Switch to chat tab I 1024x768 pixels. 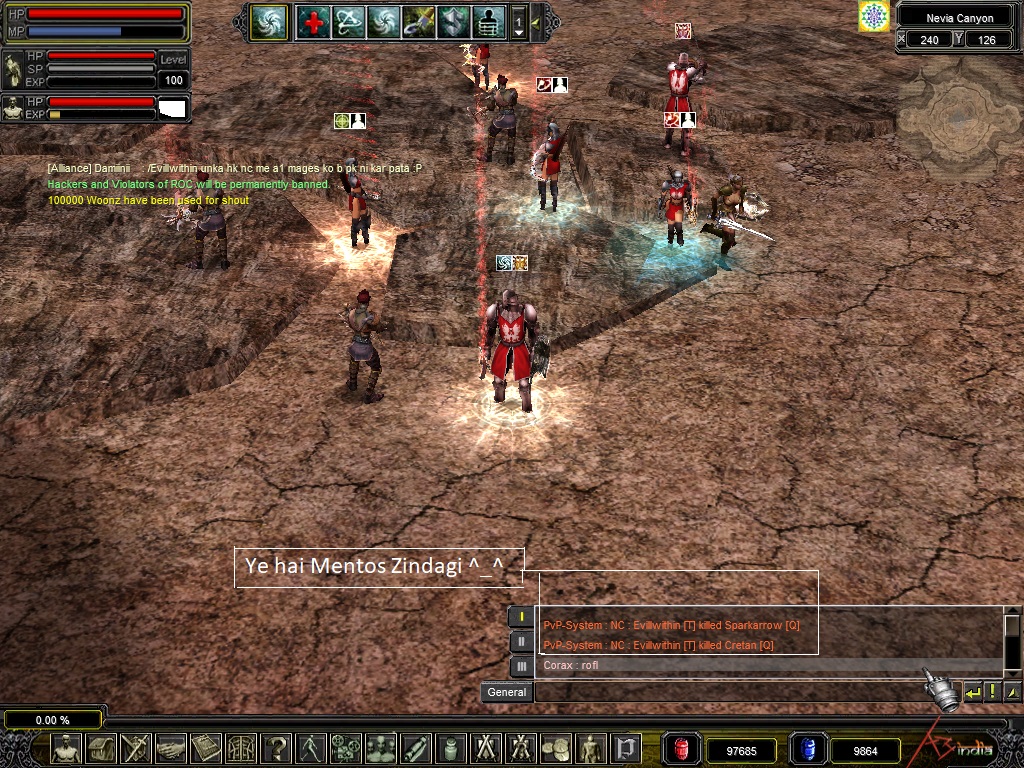(521, 617)
